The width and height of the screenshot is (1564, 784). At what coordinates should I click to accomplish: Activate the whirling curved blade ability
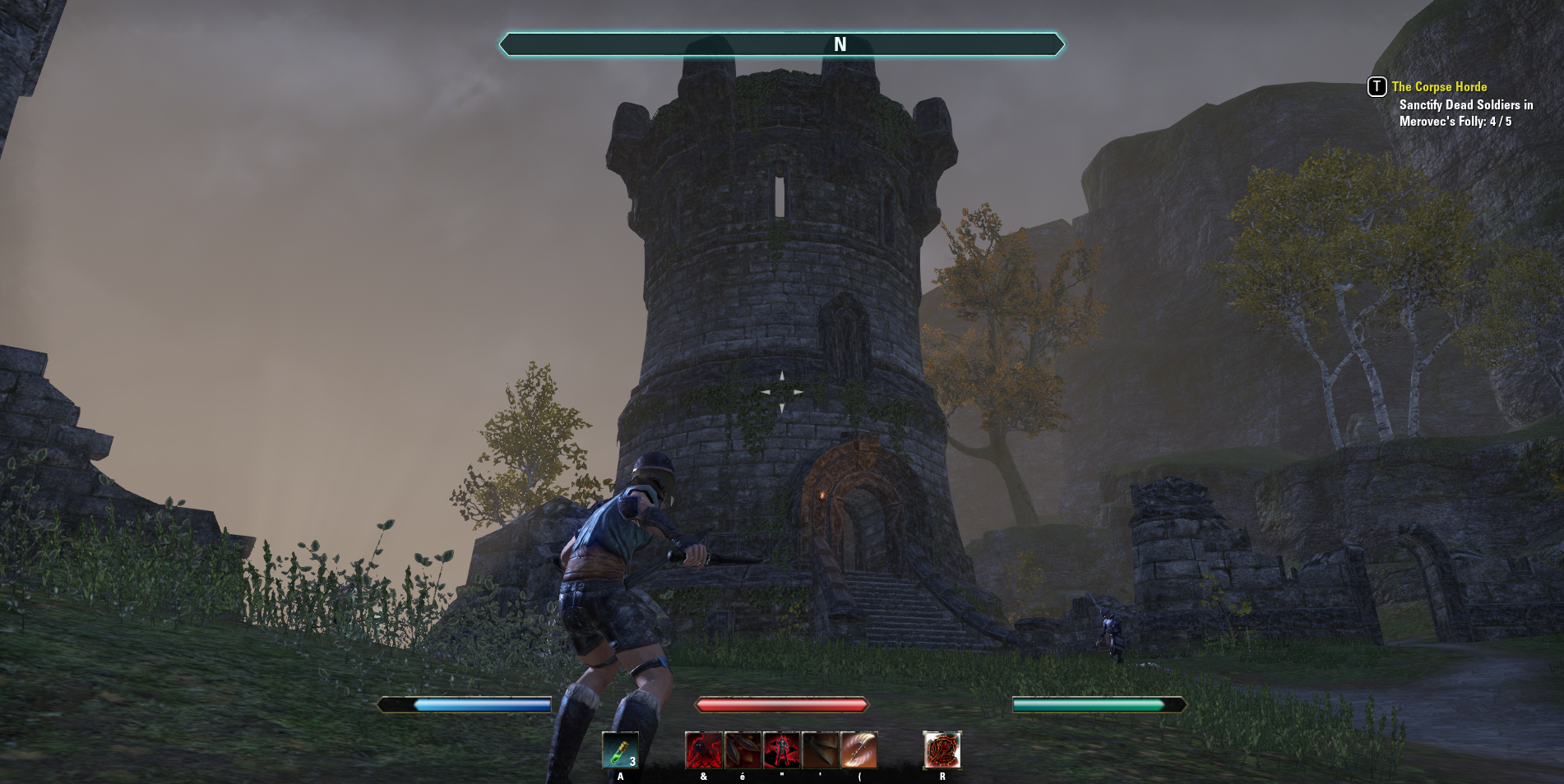(858, 750)
